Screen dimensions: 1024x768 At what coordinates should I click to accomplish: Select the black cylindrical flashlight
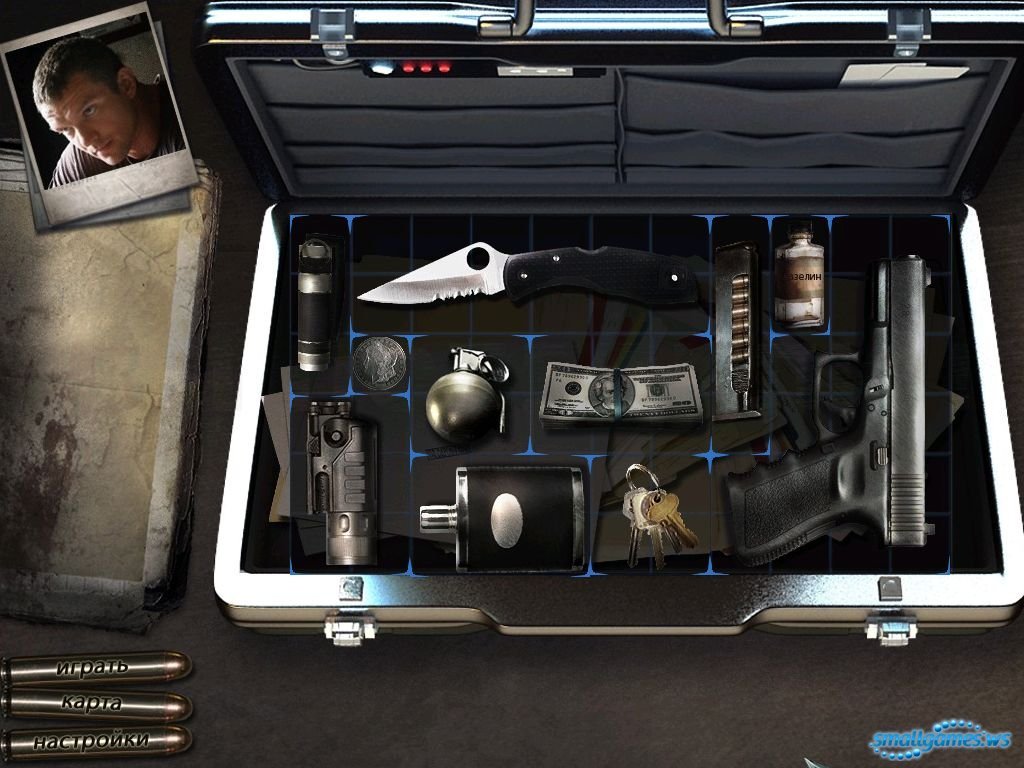click(x=315, y=303)
